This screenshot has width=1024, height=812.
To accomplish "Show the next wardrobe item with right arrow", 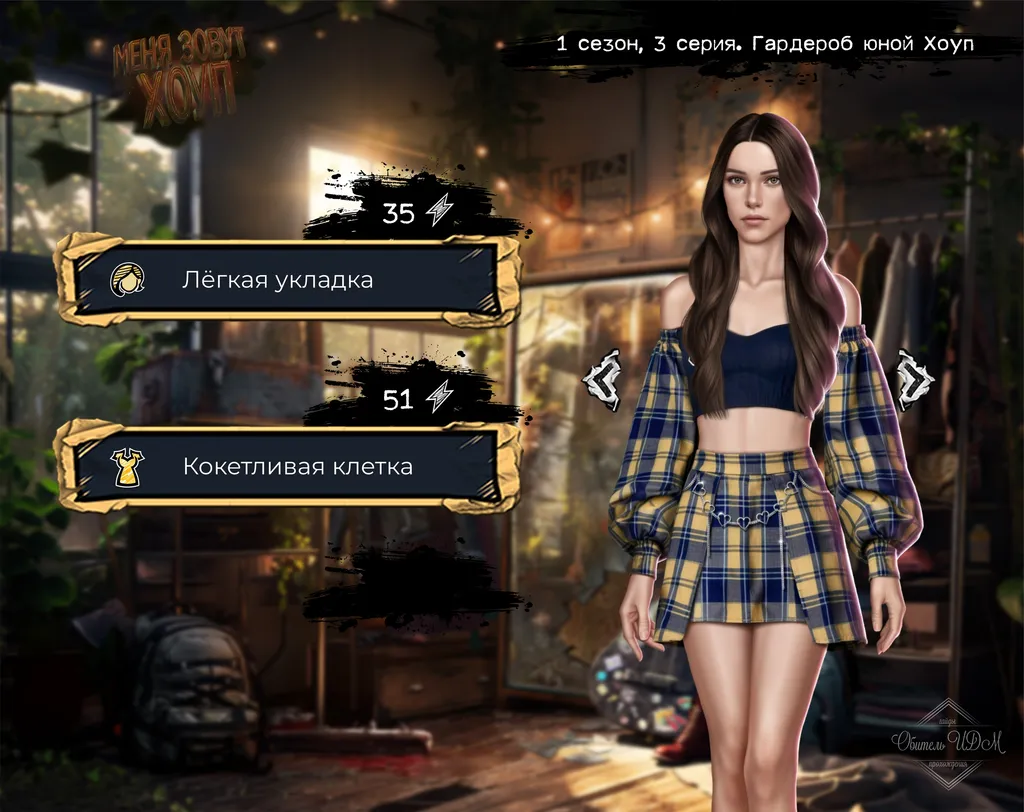I will tap(914, 379).
